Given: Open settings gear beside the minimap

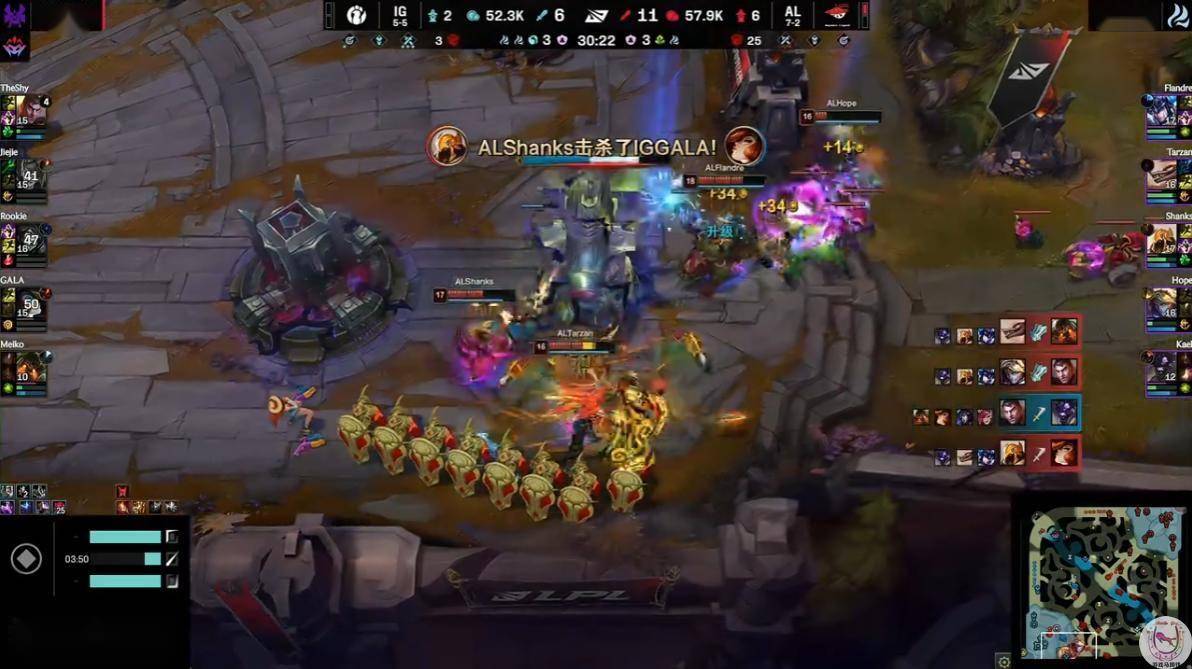Looking at the screenshot, I should click(x=1004, y=660).
